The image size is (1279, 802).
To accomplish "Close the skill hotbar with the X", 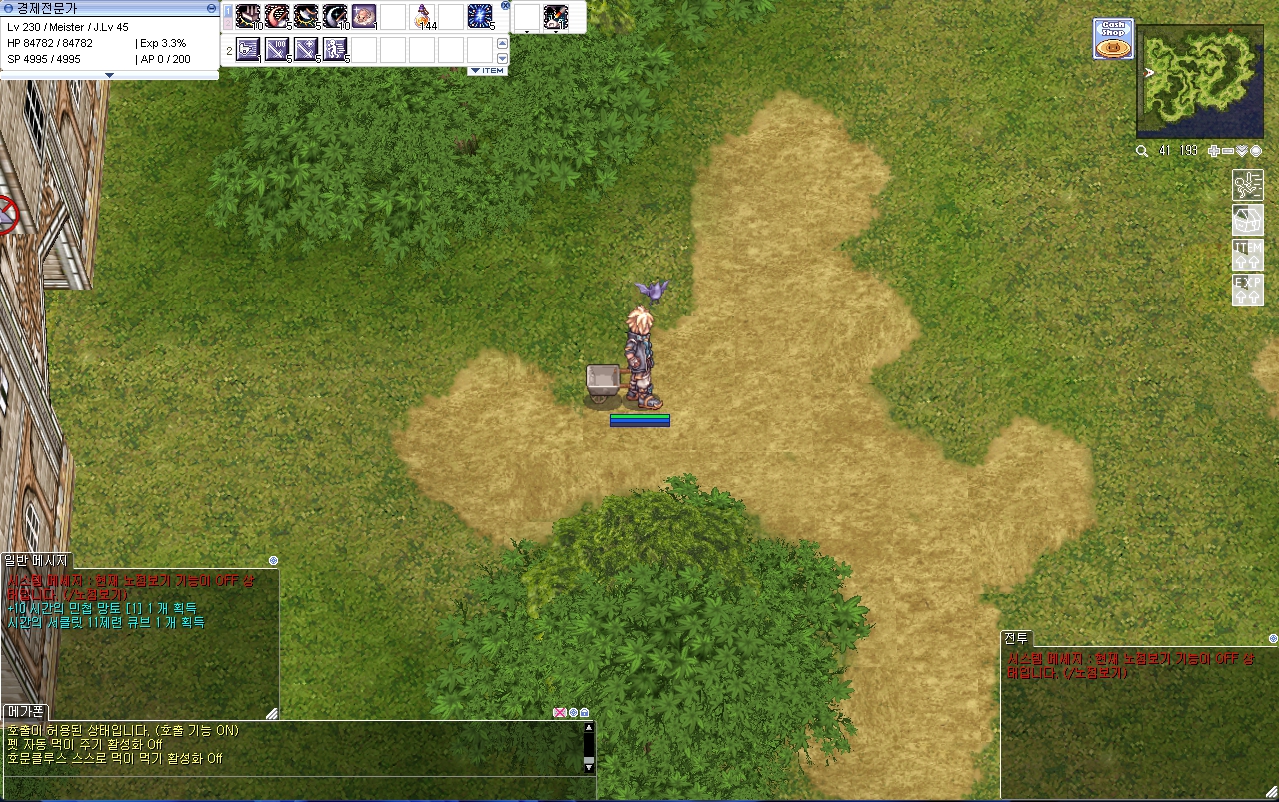I will pyautogui.click(x=505, y=6).
